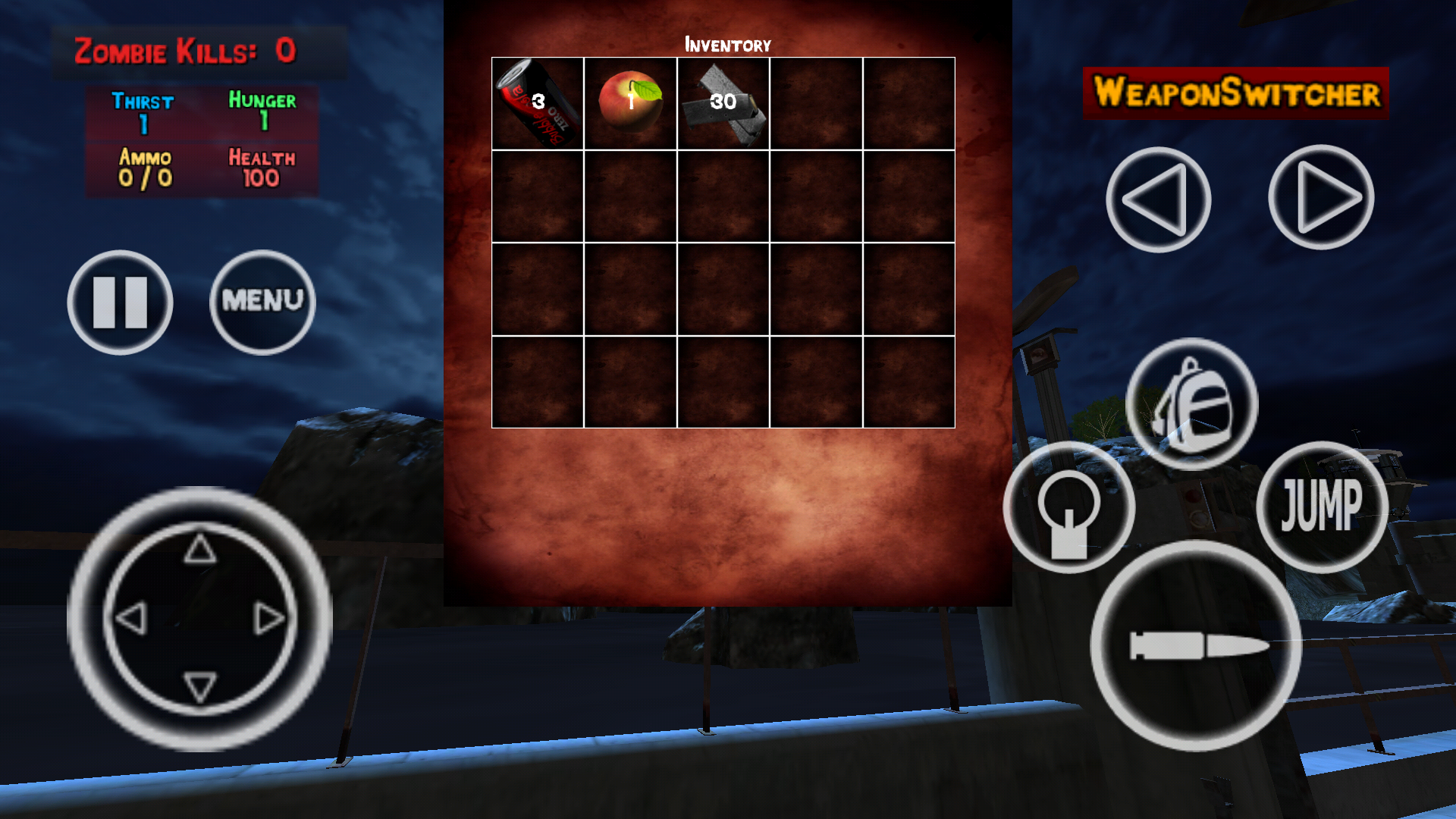Screen dimensions: 1456x819
Task: Open the MENU button
Action: [x=262, y=301]
